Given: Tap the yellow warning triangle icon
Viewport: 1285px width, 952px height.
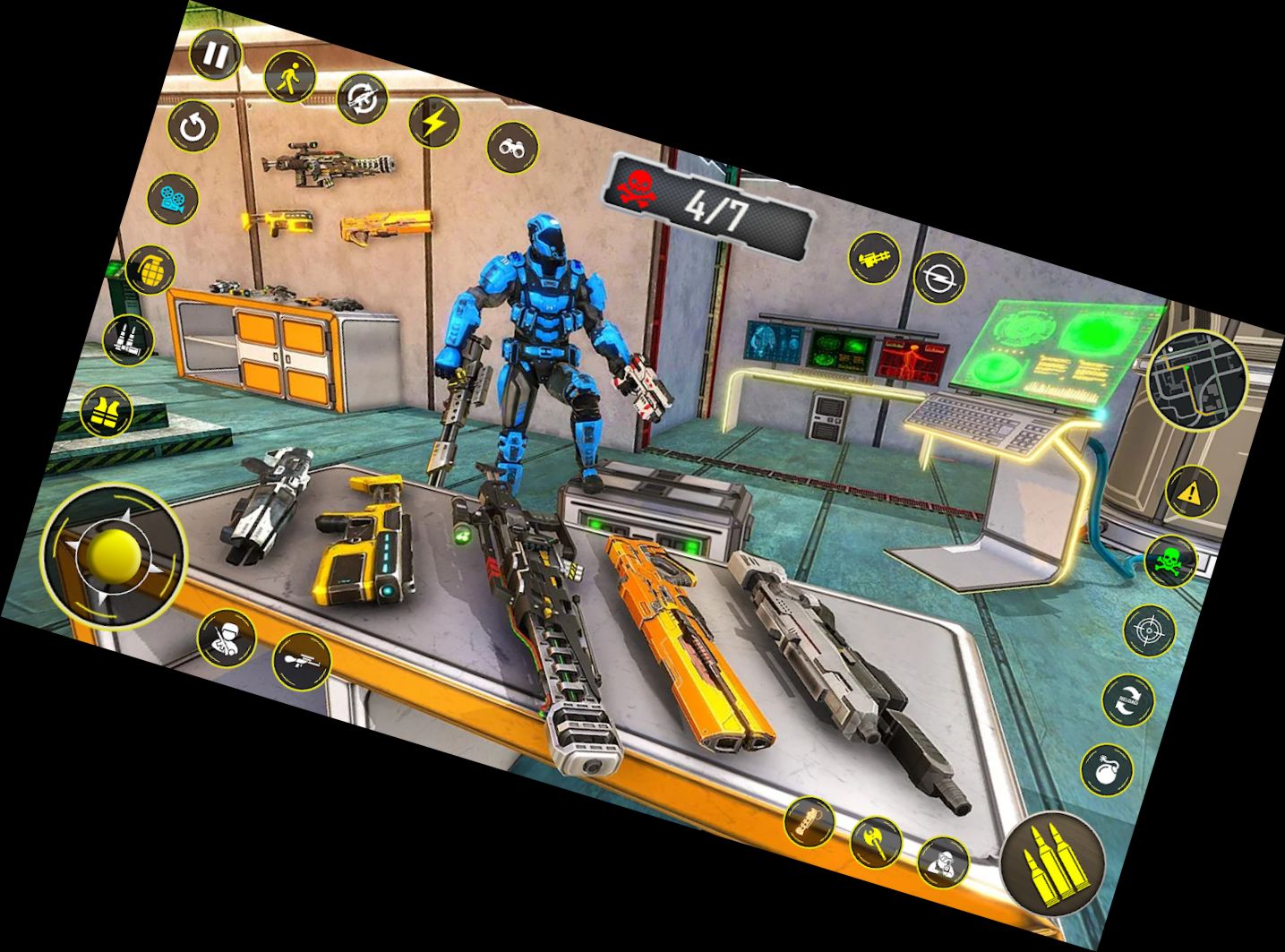Looking at the screenshot, I should (x=1192, y=492).
